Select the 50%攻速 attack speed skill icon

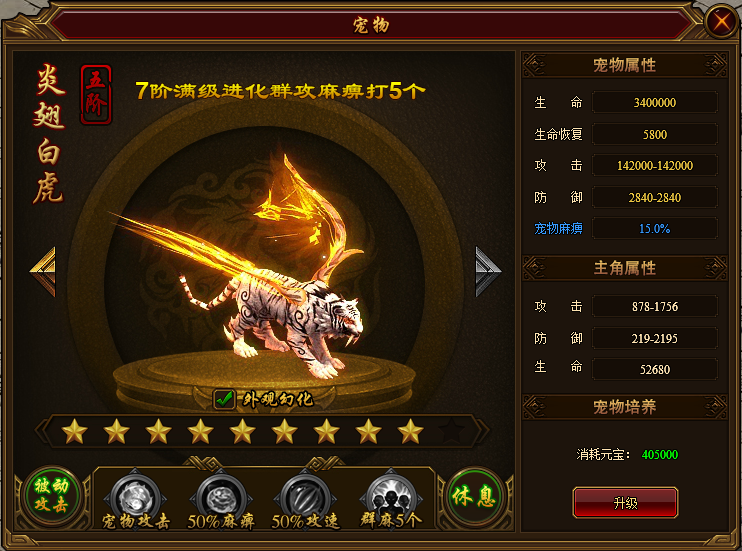302,492
